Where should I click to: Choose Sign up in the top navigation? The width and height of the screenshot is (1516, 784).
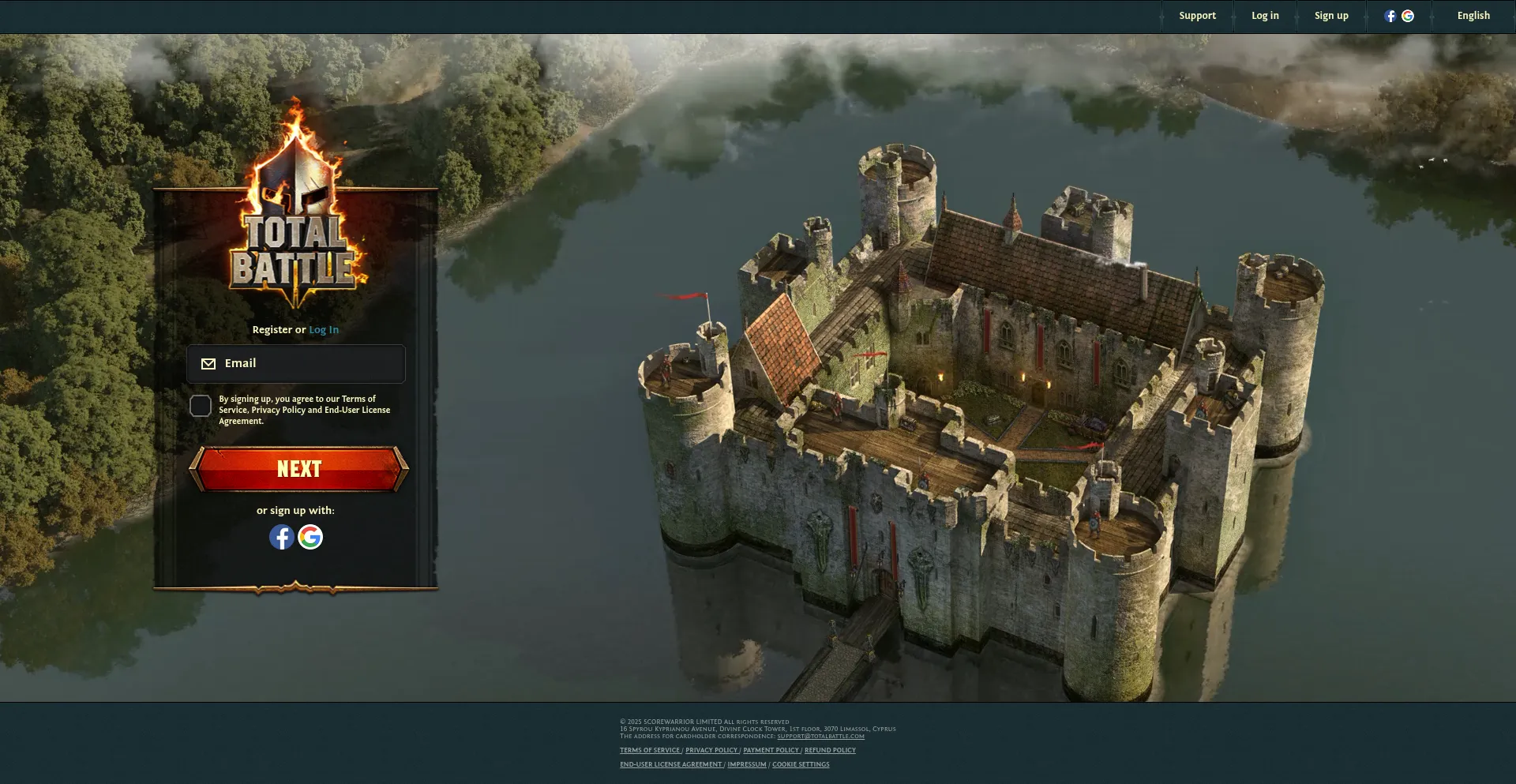pyautogui.click(x=1331, y=16)
